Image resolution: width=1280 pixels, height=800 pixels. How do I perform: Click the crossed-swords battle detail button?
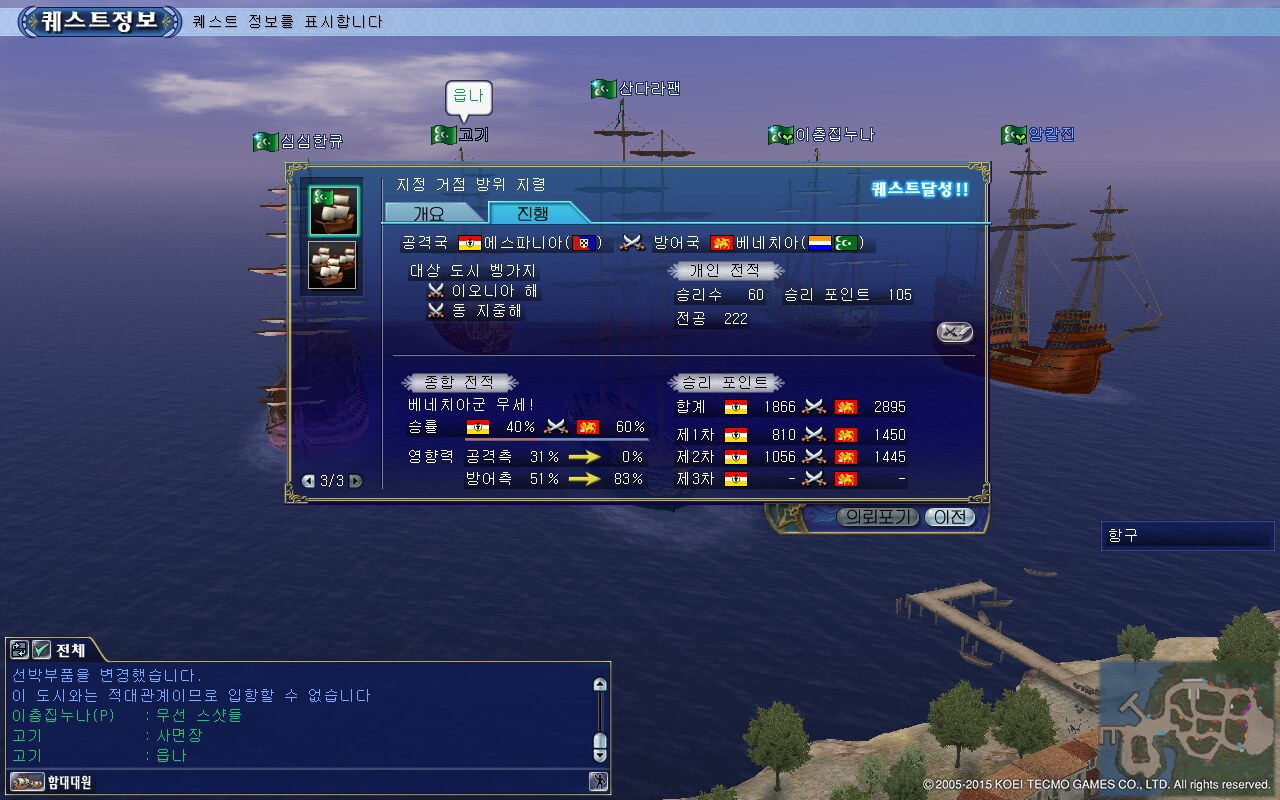click(x=955, y=332)
